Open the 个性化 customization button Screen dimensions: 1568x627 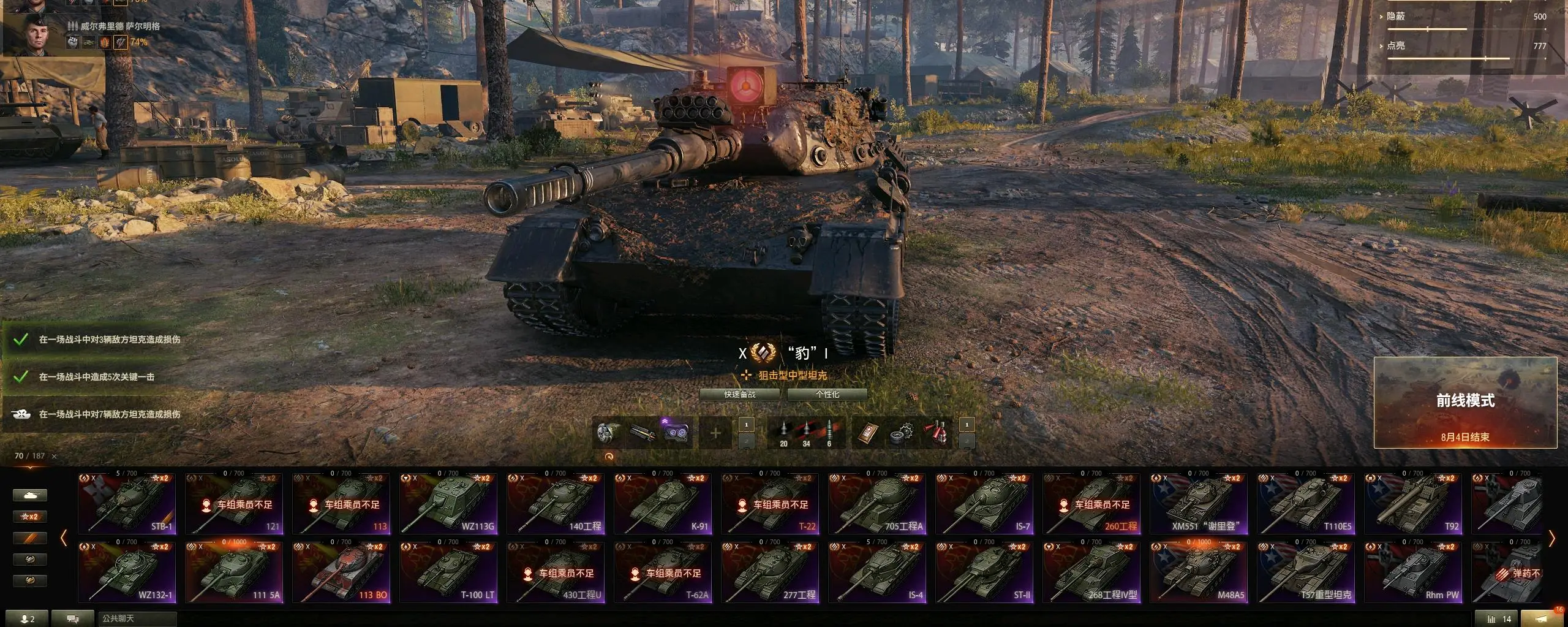click(x=827, y=395)
